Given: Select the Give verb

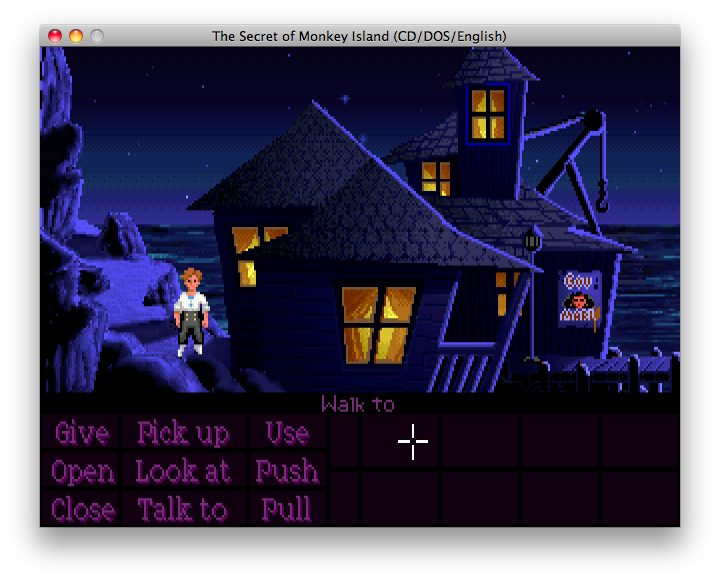Looking at the screenshot, I should pyautogui.click(x=81, y=433).
